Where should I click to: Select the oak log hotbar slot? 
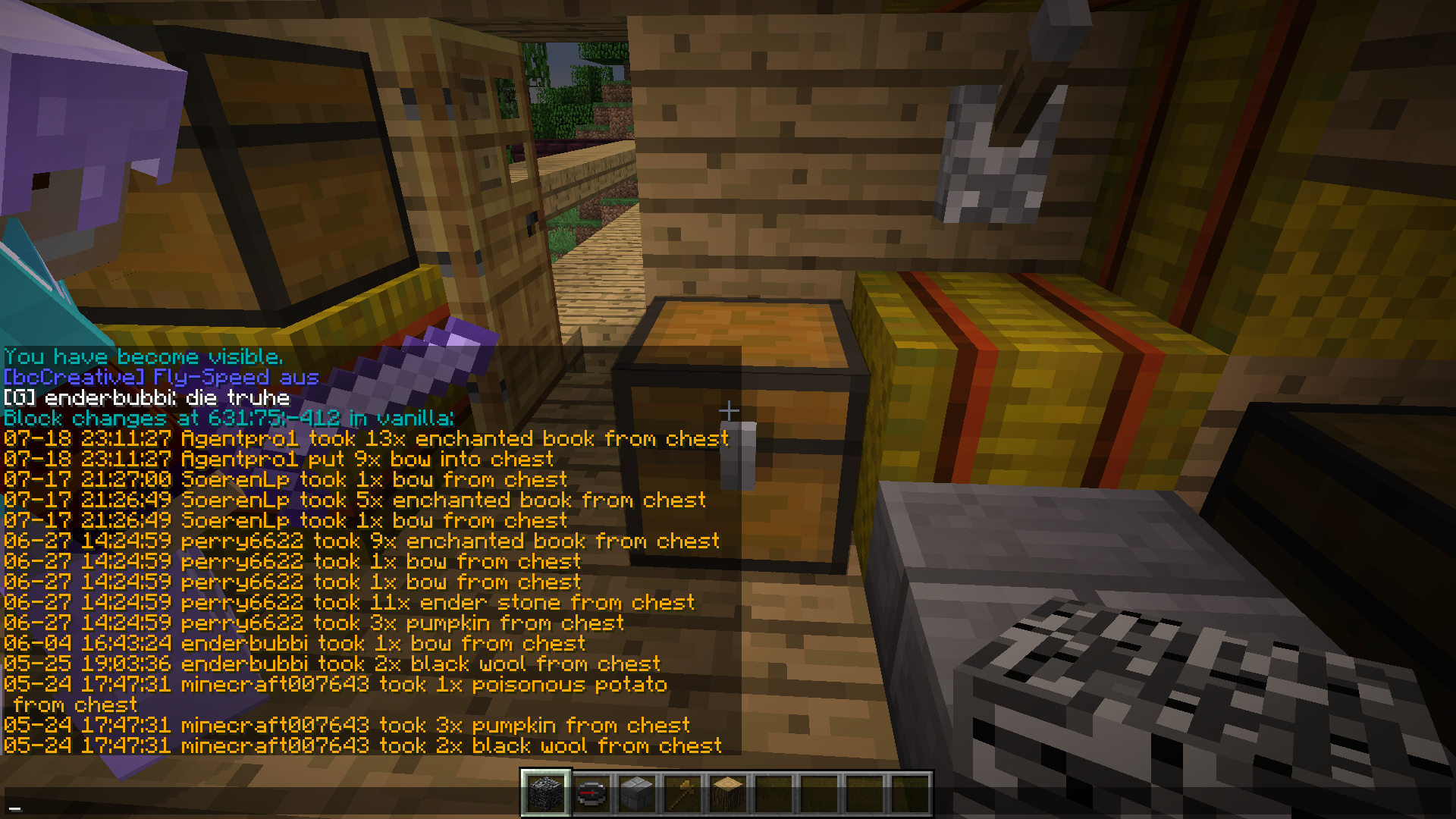tap(728, 793)
